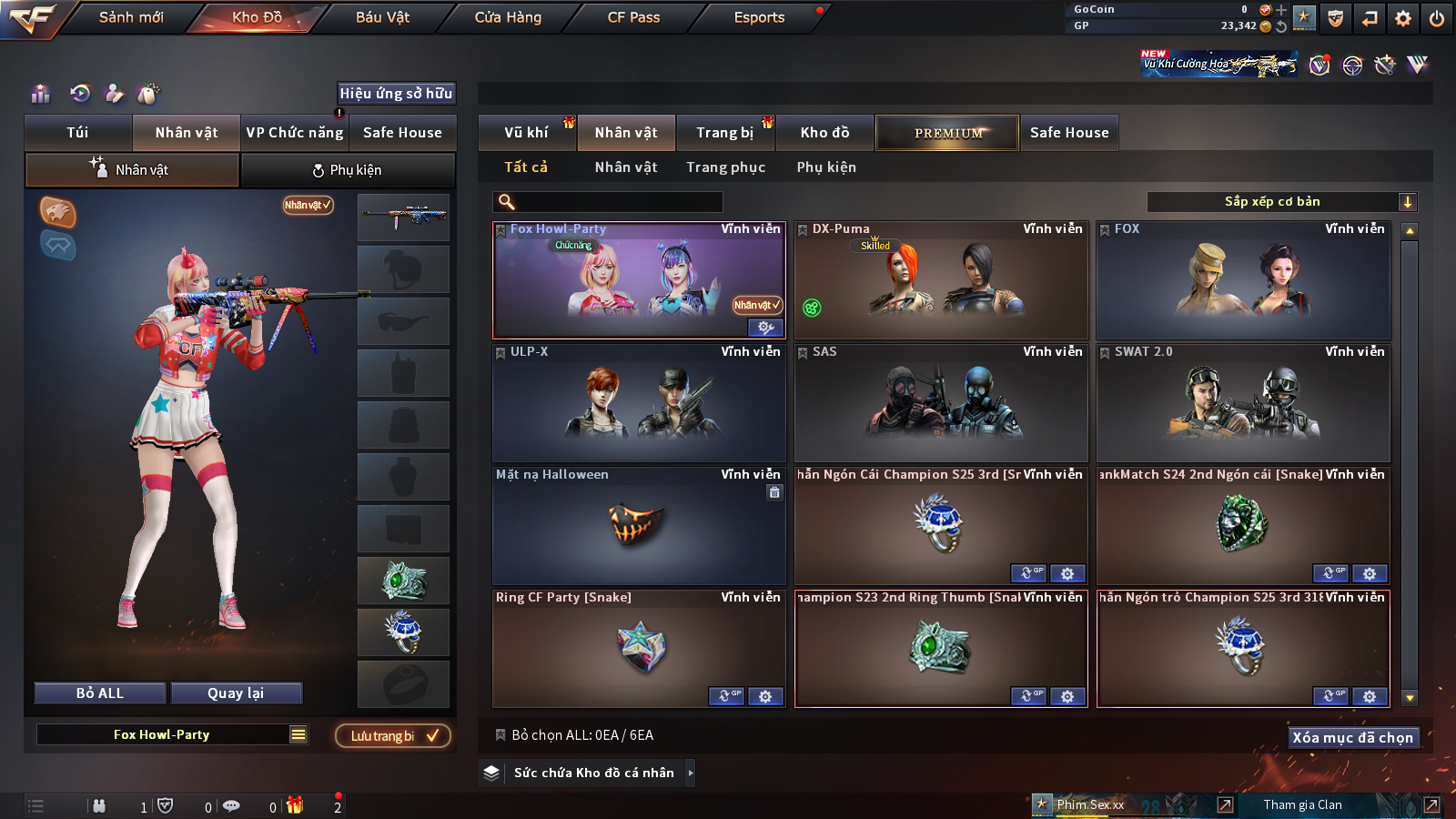Filter by Trang phục subcategory
This screenshot has width=1456, height=819.
click(x=725, y=167)
